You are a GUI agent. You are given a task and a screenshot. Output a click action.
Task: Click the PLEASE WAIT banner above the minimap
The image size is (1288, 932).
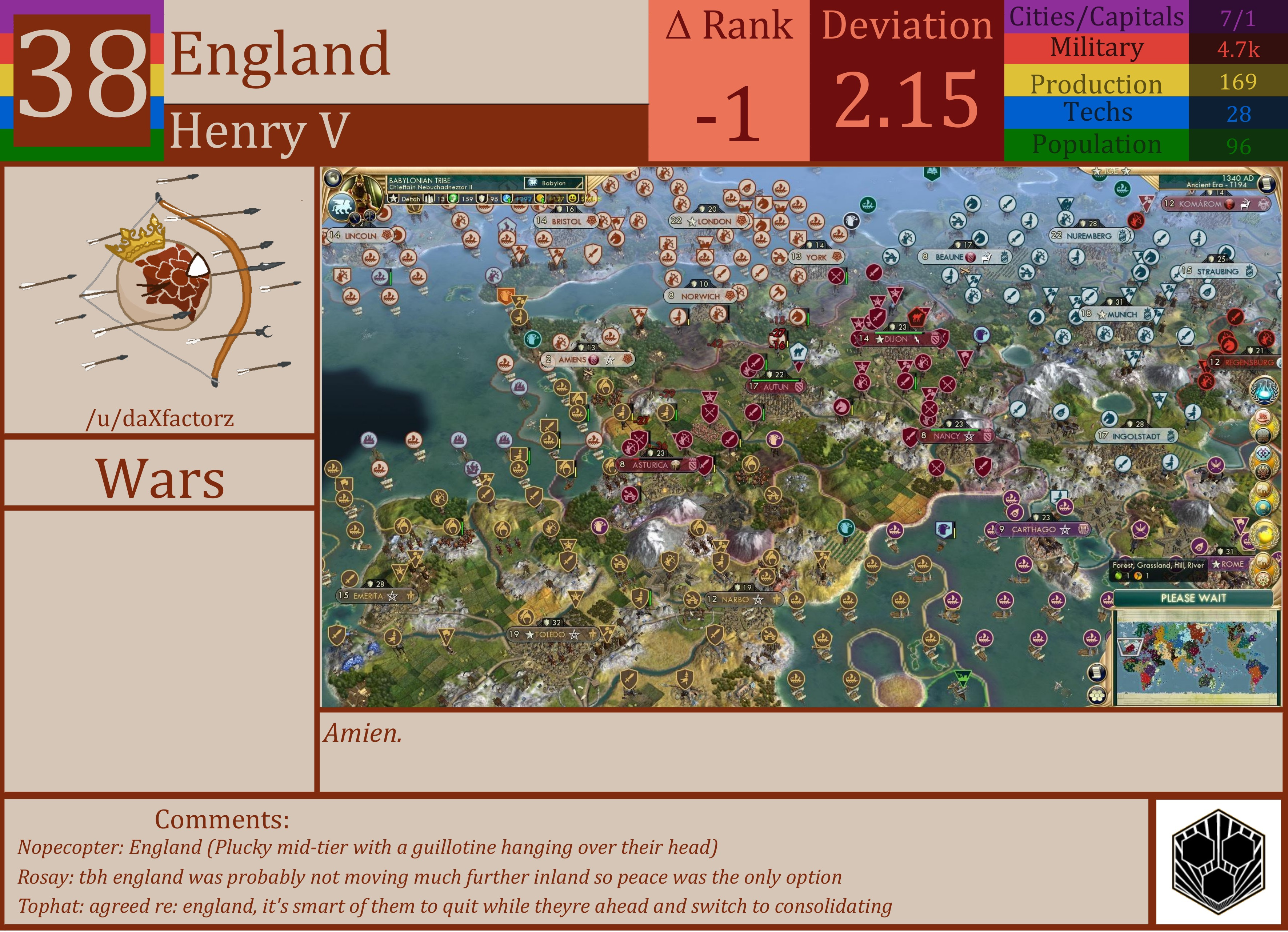(x=1193, y=597)
